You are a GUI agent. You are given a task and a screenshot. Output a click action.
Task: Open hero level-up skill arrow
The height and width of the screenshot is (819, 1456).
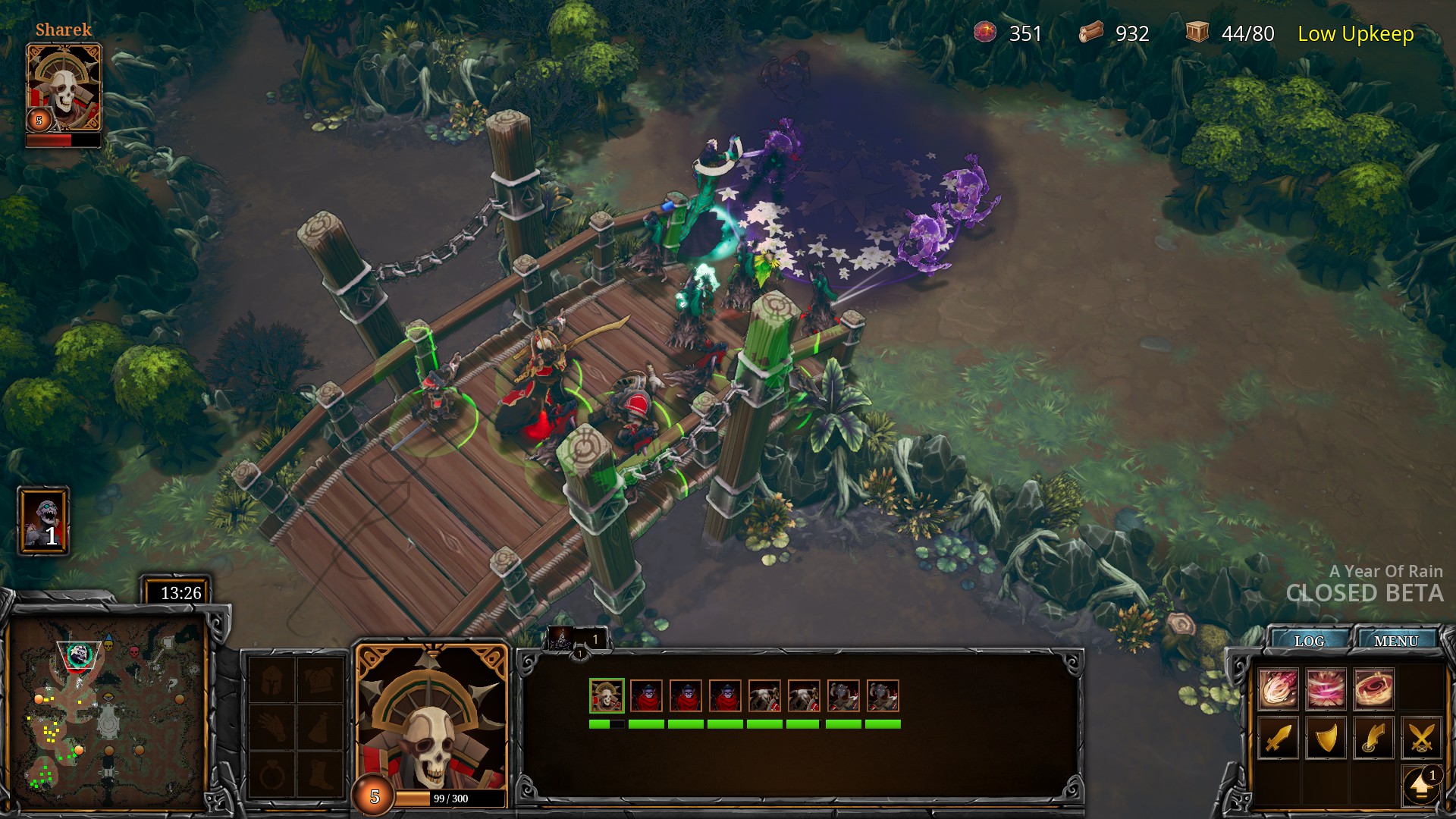point(1421,786)
